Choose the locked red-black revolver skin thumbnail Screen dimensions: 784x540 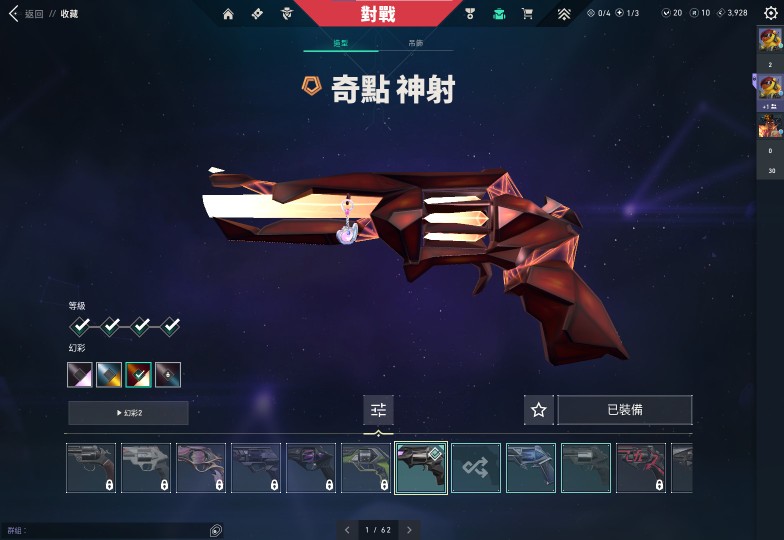(641, 468)
